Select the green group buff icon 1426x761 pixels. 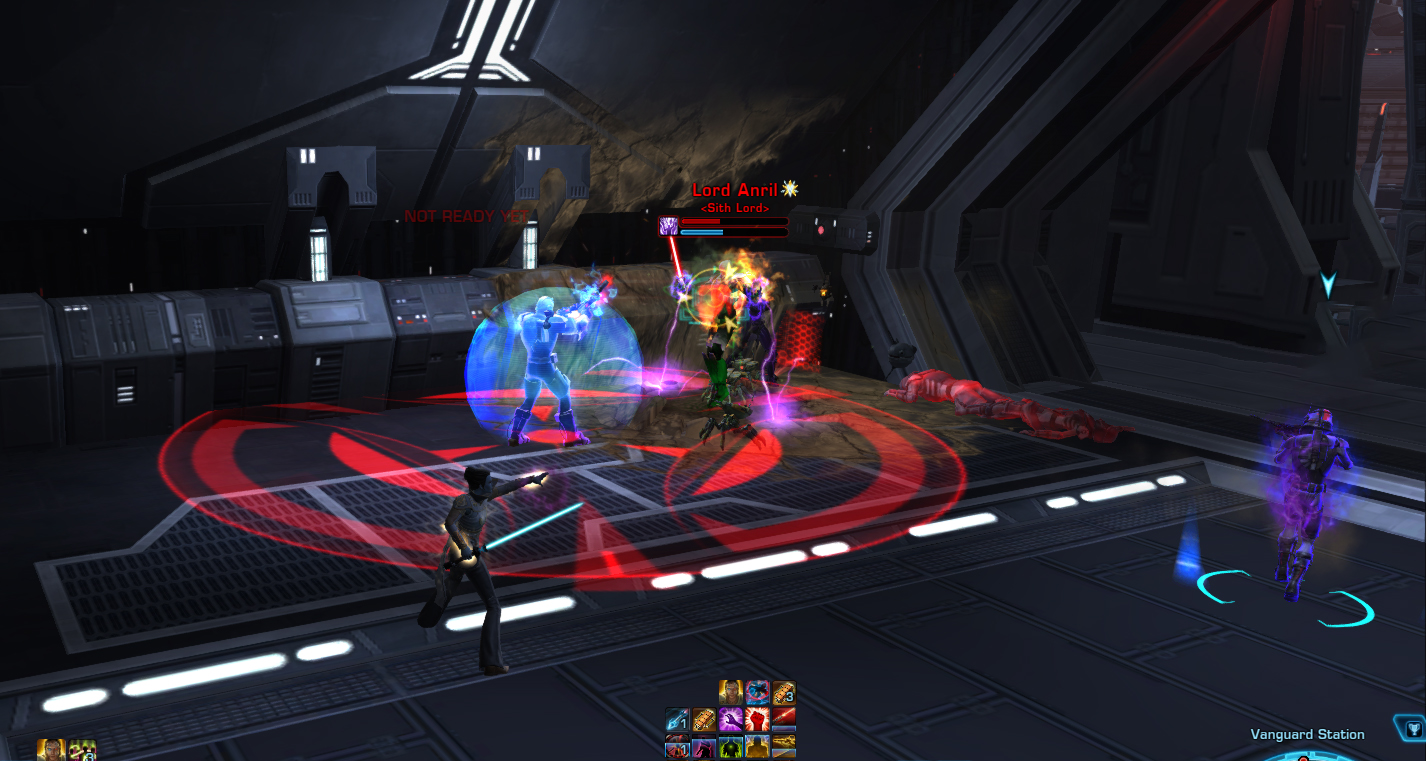click(x=82, y=750)
